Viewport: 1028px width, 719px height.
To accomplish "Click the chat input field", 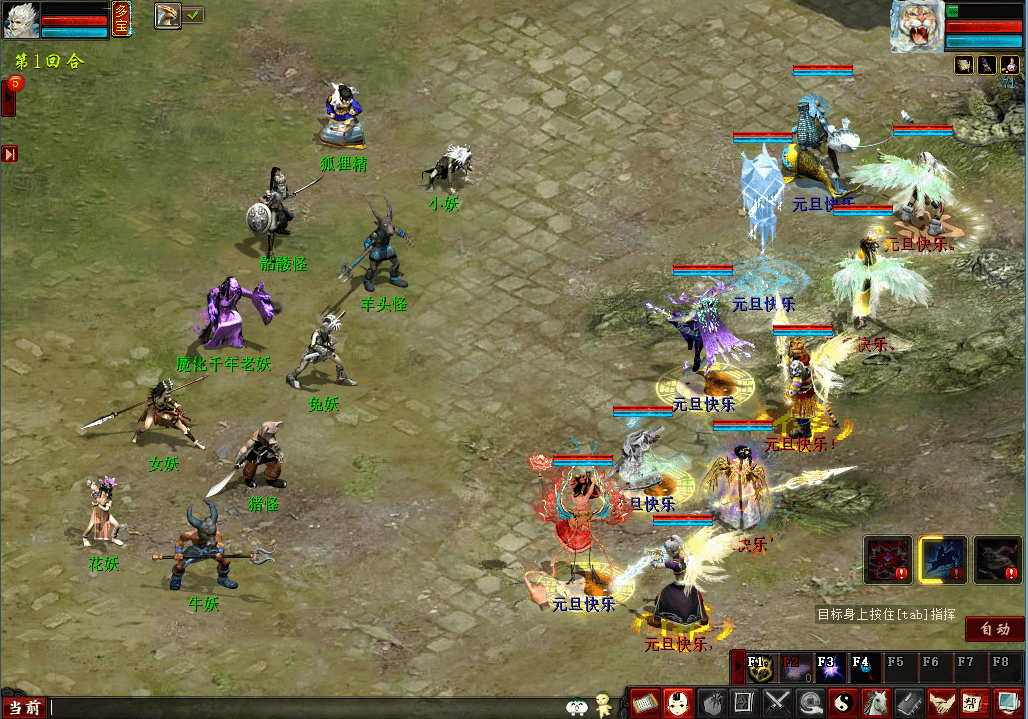I will [300, 708].
